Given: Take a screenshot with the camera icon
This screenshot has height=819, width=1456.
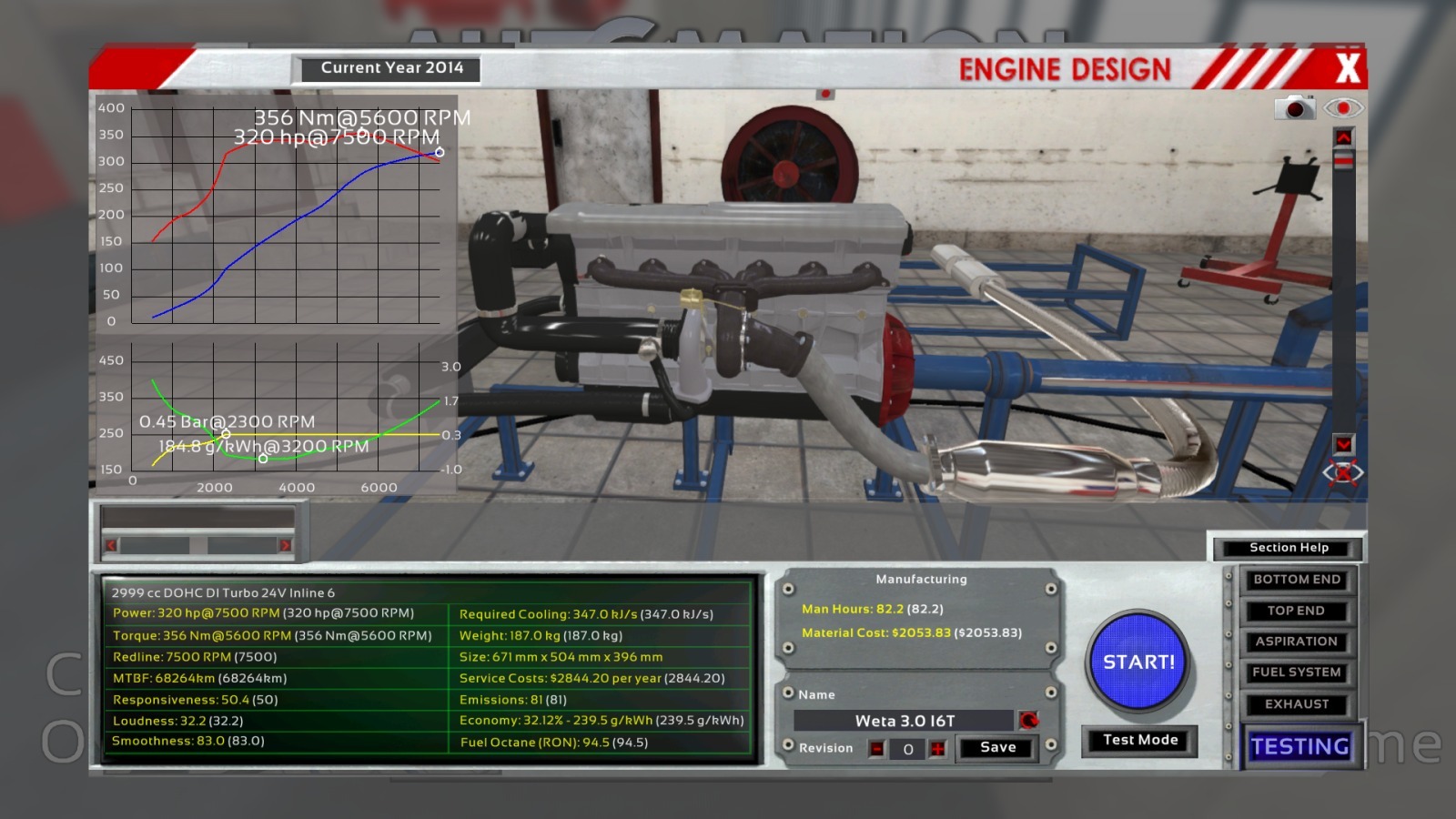Looking at the screenshot, I should point(1294,108).
